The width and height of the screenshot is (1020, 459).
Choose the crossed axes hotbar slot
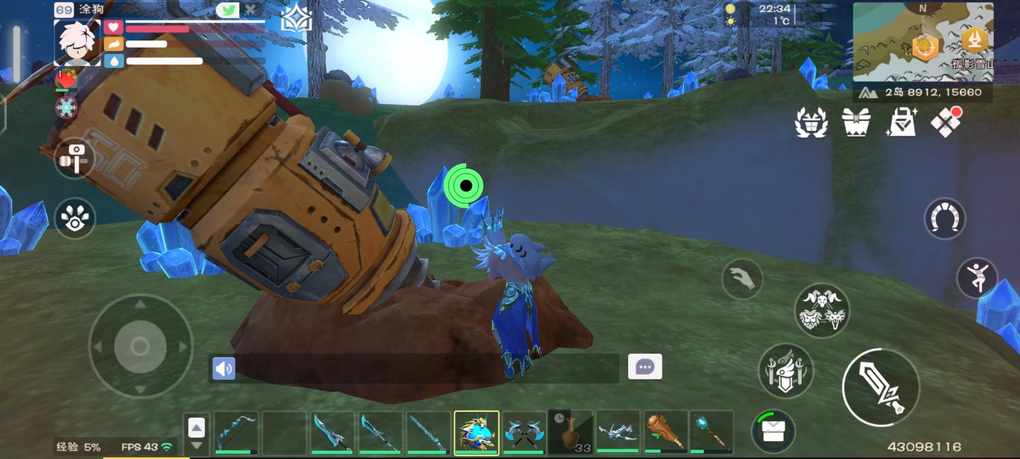(523, 433)
